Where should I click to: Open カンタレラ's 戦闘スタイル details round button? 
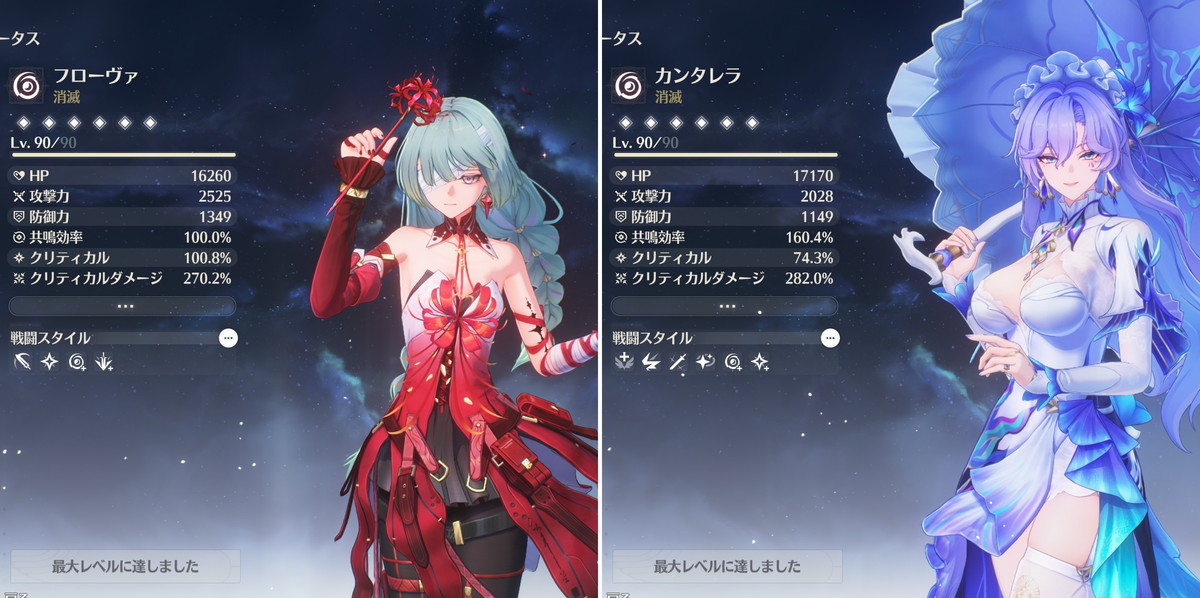[830, 338]
